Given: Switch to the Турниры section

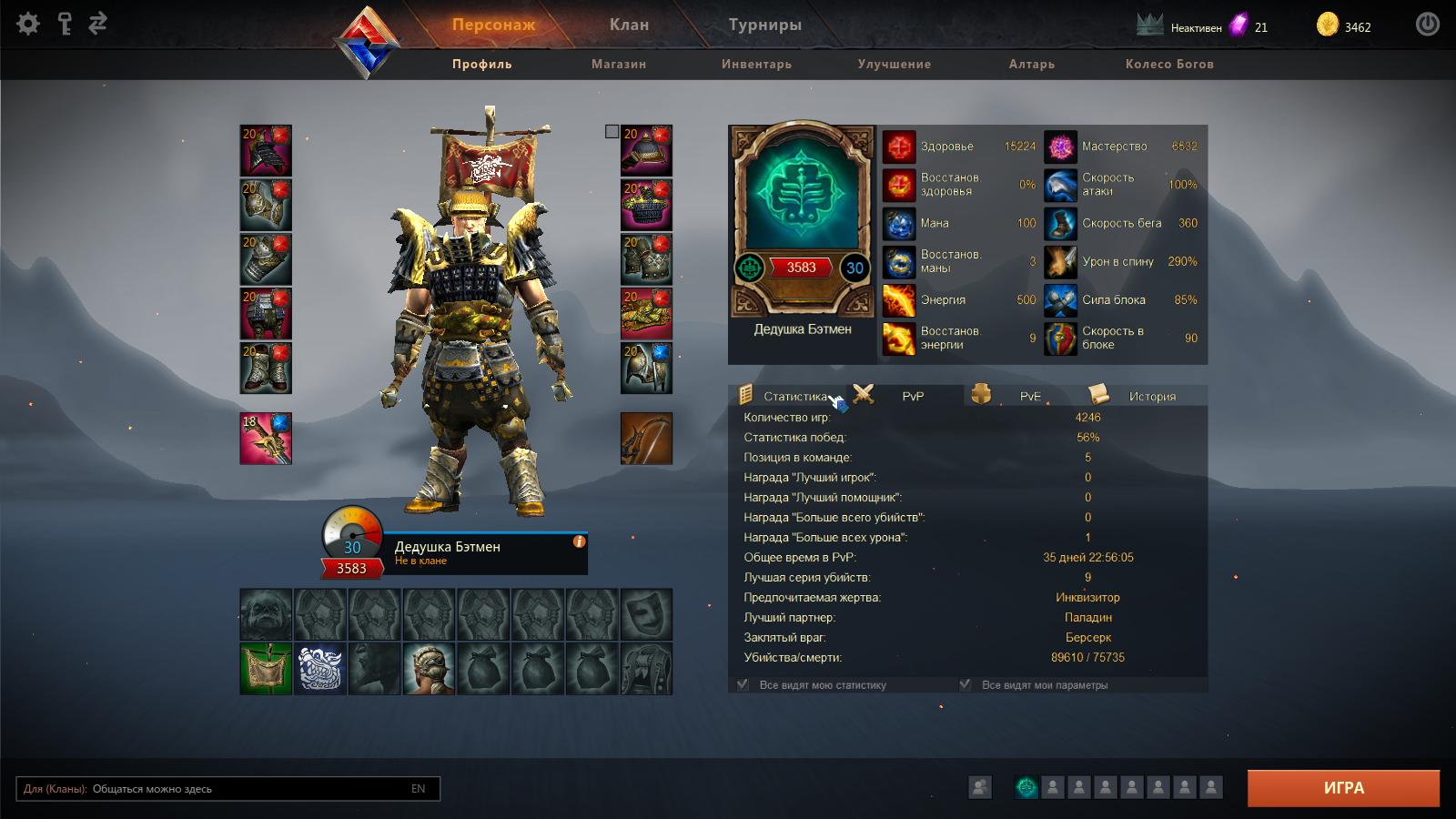Looking at the screenshot, I should pos(764,25).
